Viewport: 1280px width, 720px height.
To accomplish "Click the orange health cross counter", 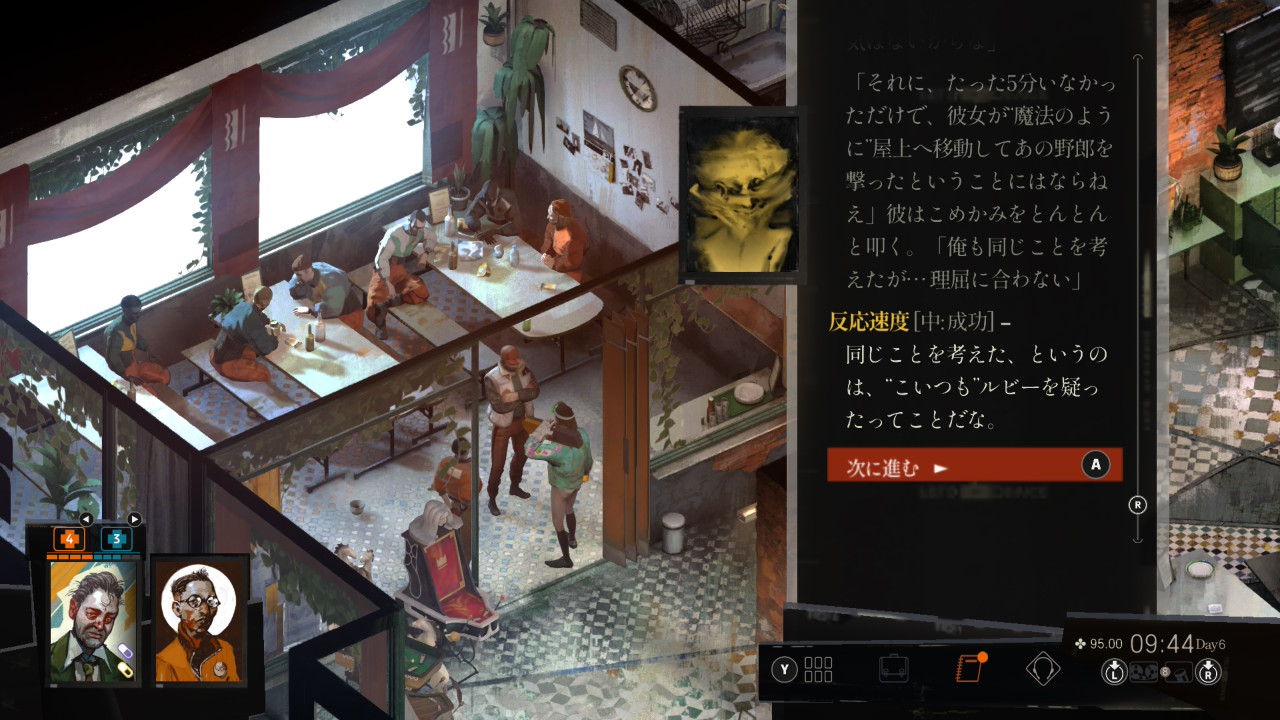I will 69,539.
